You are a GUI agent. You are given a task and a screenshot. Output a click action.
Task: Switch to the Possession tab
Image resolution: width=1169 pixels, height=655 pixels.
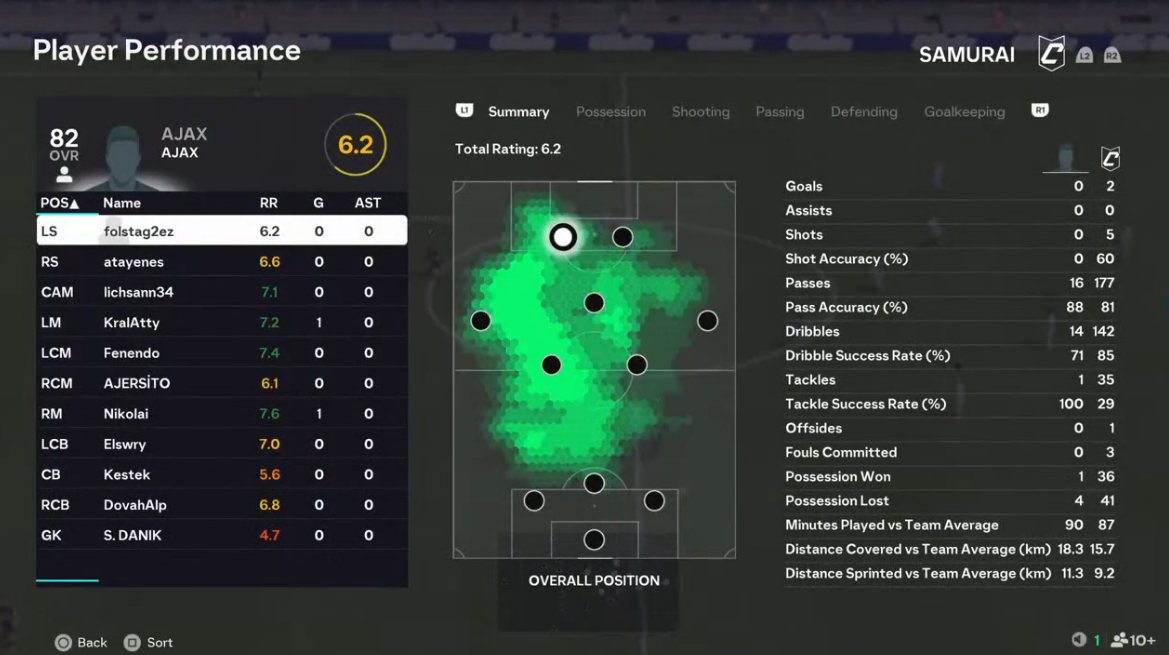point(610,112)
